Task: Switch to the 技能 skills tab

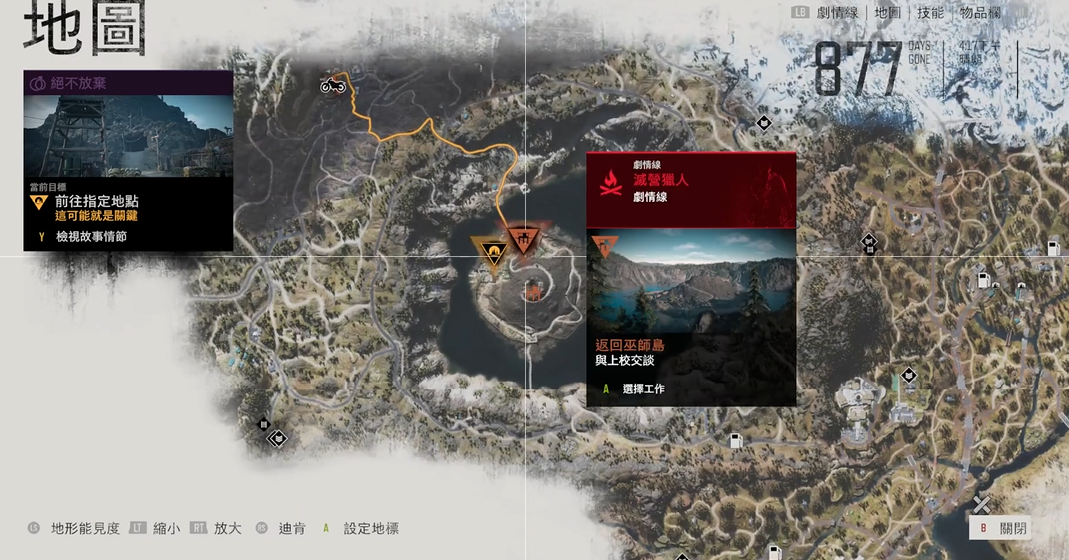Action: coord(930,13)
